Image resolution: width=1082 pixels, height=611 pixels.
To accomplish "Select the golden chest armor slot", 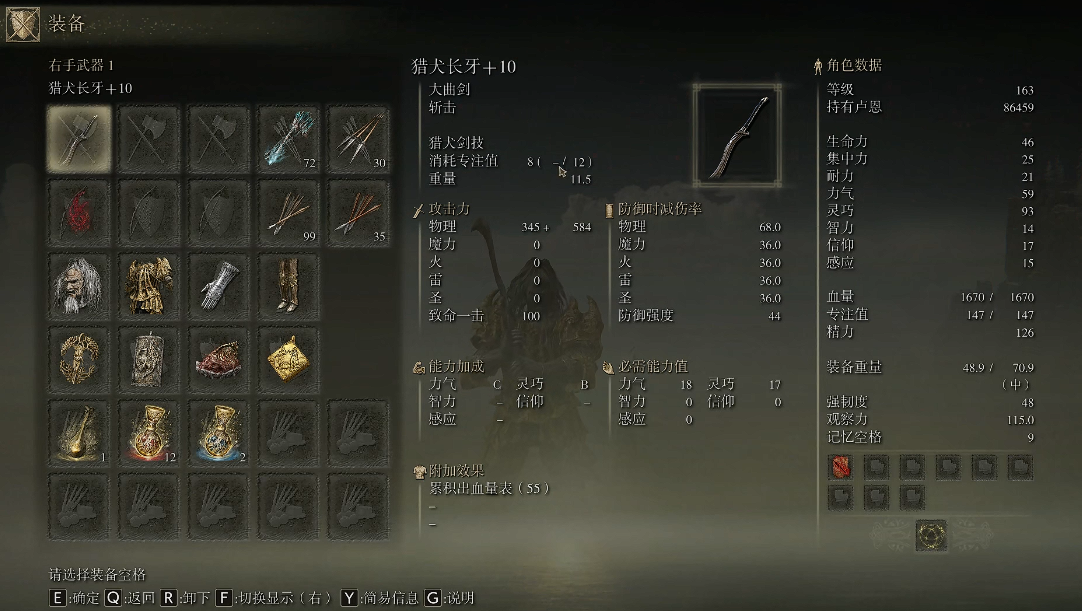I will (x=149, y=287).
